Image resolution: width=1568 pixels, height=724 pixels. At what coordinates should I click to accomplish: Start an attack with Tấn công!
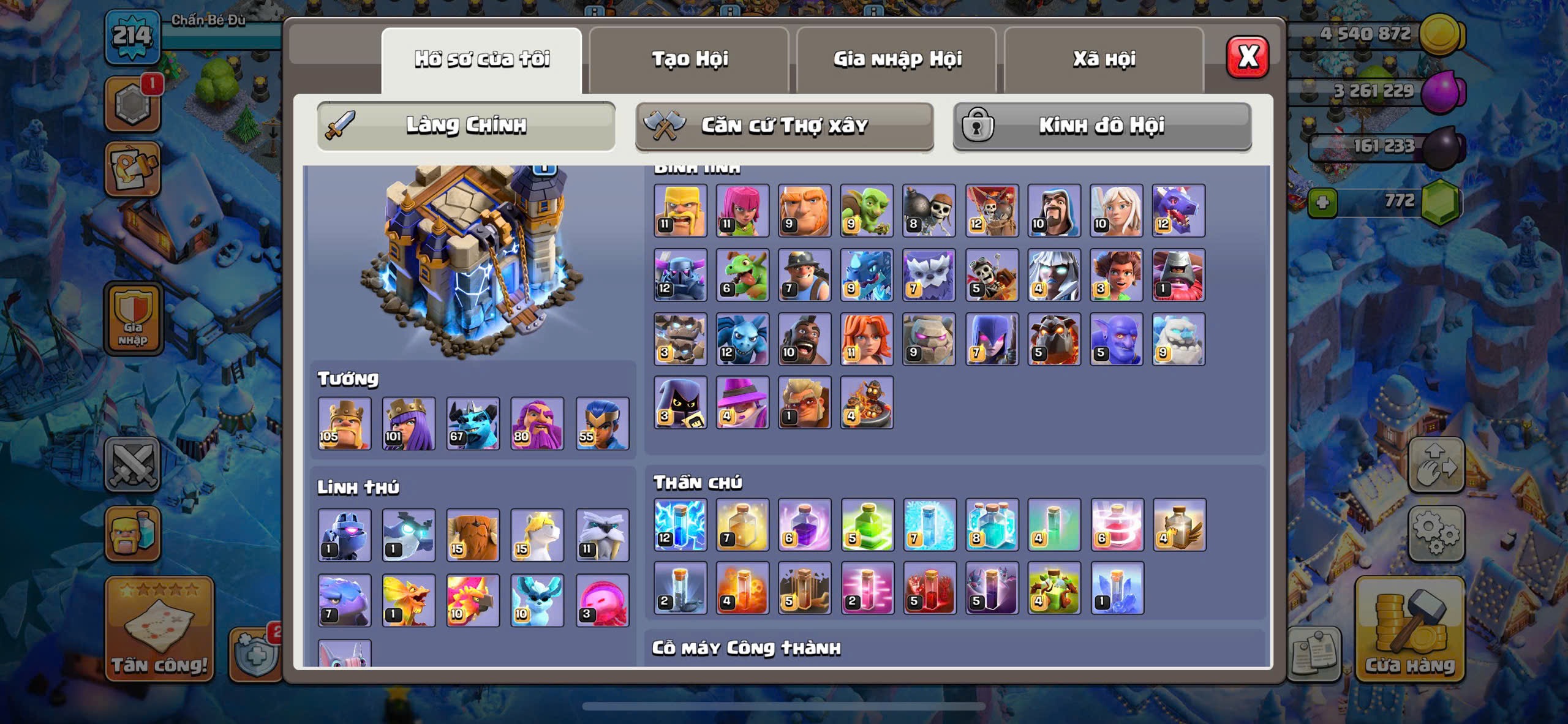tap(159, 629)
